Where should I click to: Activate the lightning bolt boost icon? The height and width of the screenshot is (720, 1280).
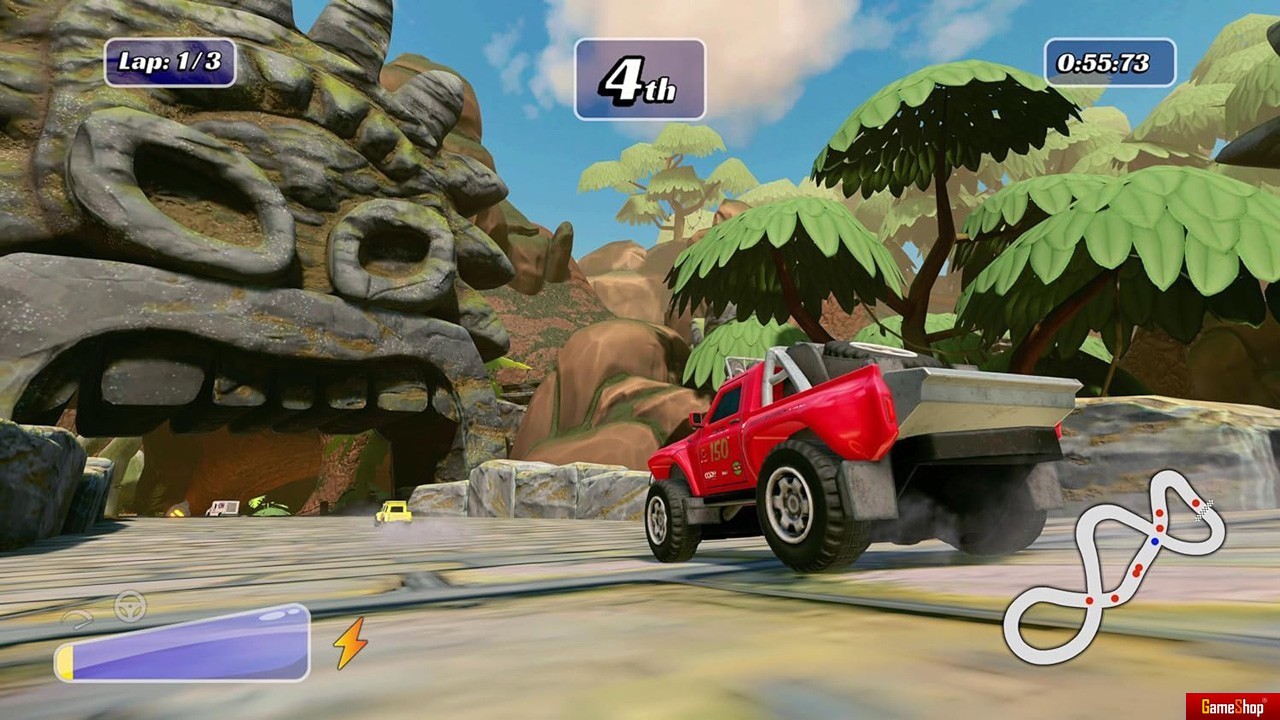pos(350,642)
